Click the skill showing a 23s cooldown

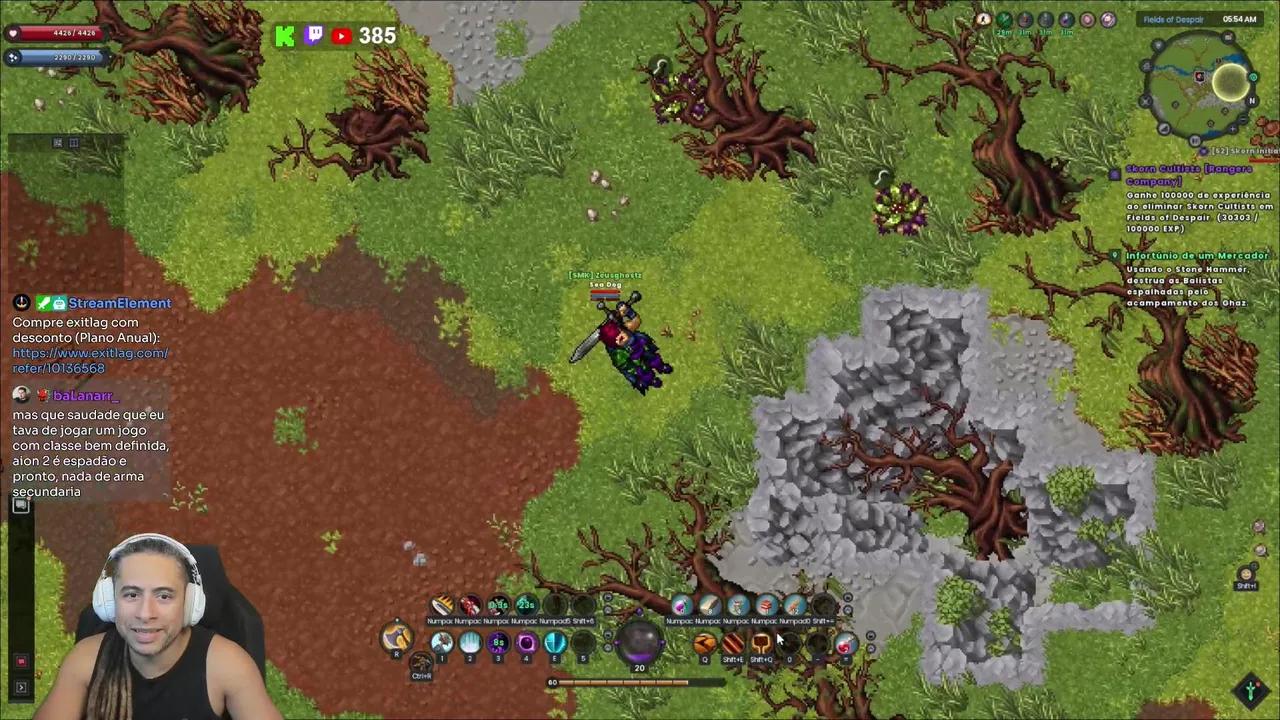point(524,605)
